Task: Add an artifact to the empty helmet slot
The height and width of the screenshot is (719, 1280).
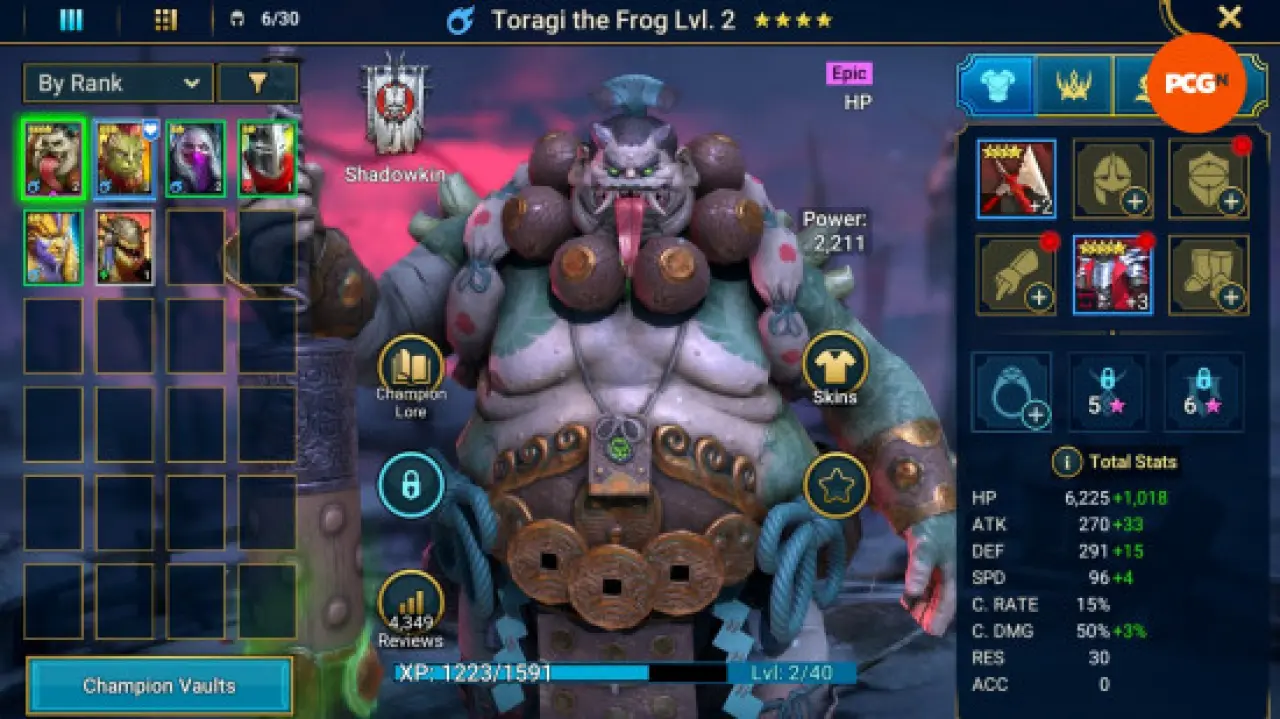Action: pyautogui.click(x=1112, y=179)
